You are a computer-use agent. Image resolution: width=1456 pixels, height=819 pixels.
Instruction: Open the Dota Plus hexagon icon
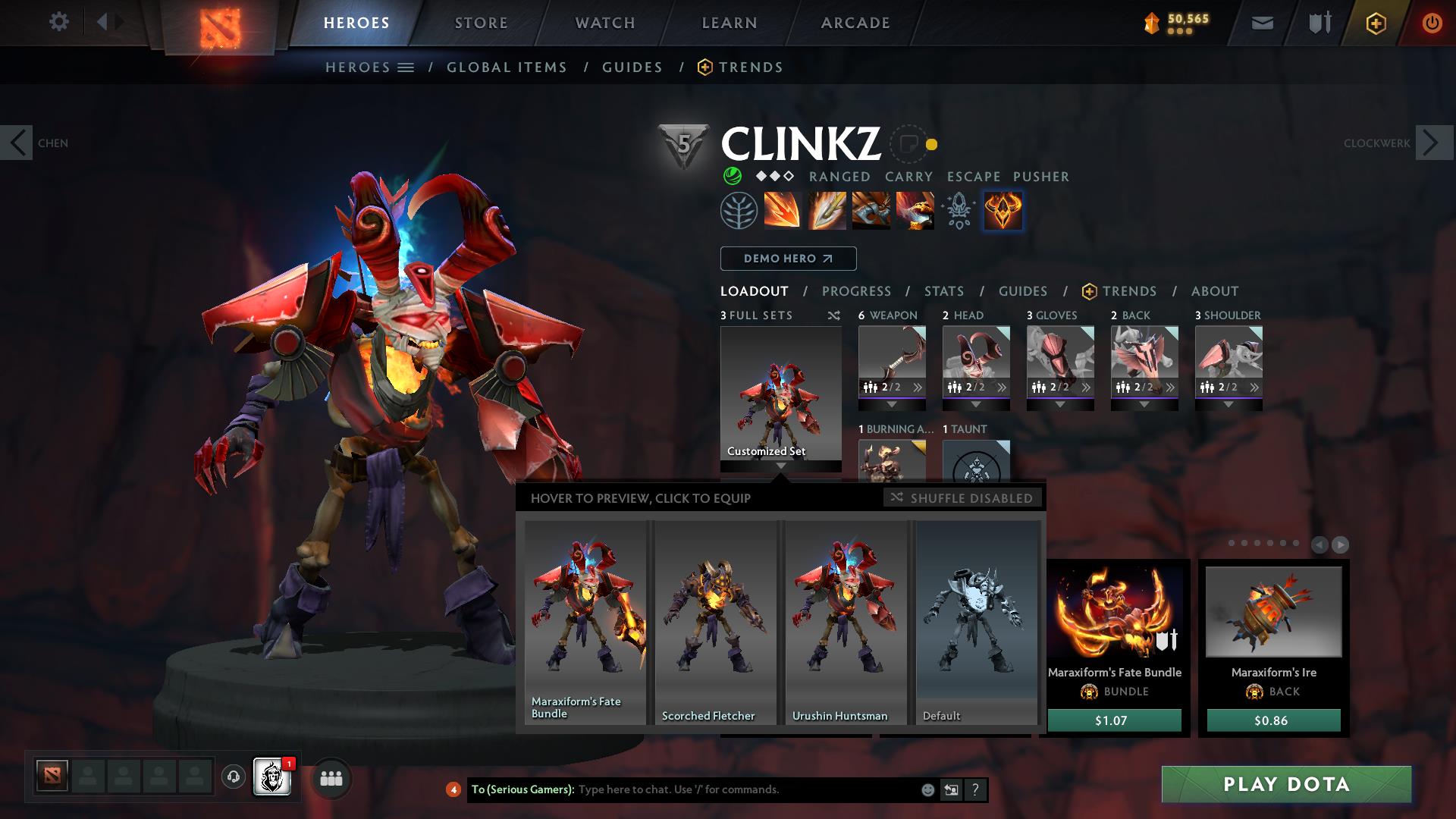click(1375, 23)
